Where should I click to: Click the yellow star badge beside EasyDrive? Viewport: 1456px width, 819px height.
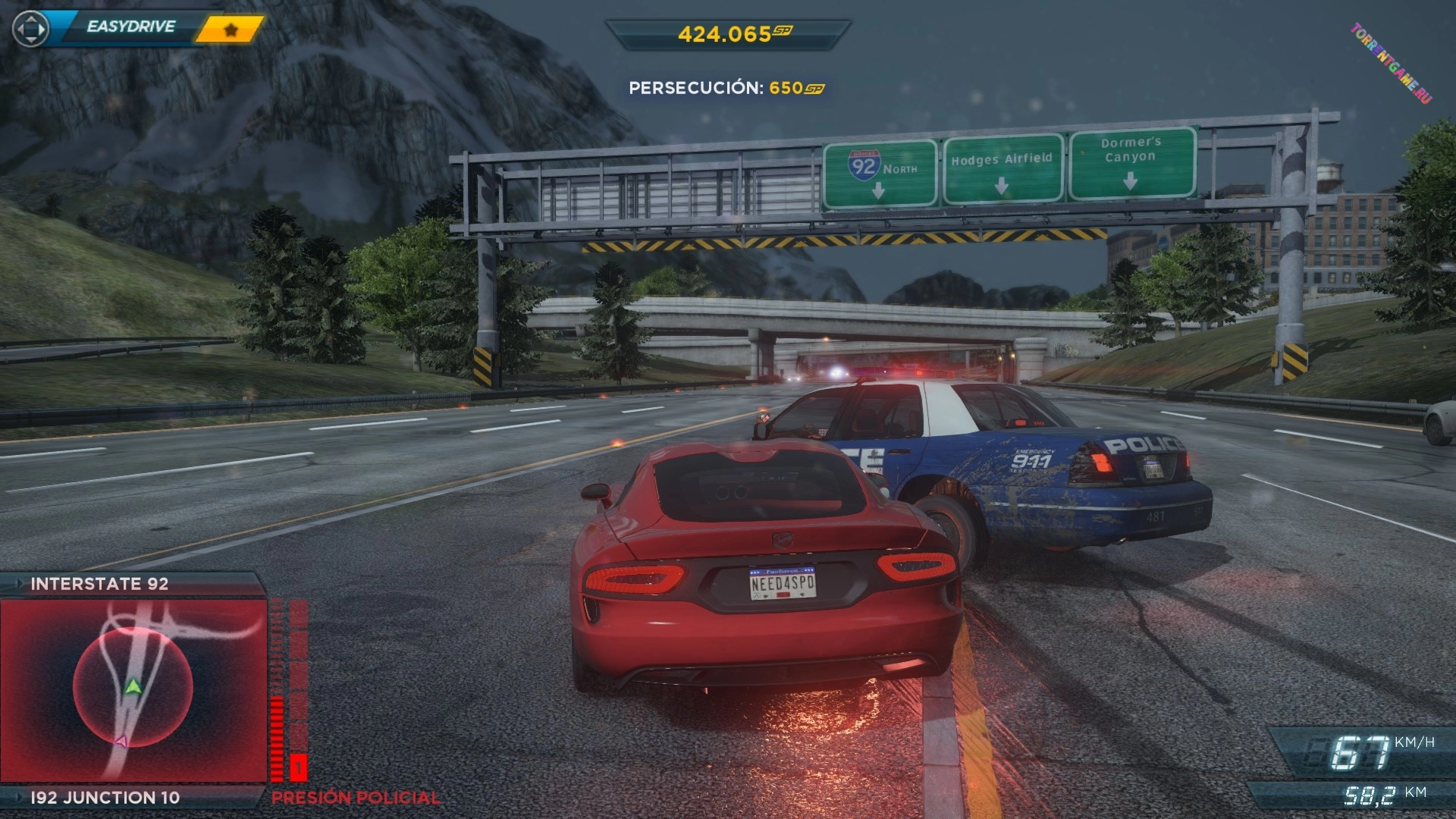coord(231,30)
